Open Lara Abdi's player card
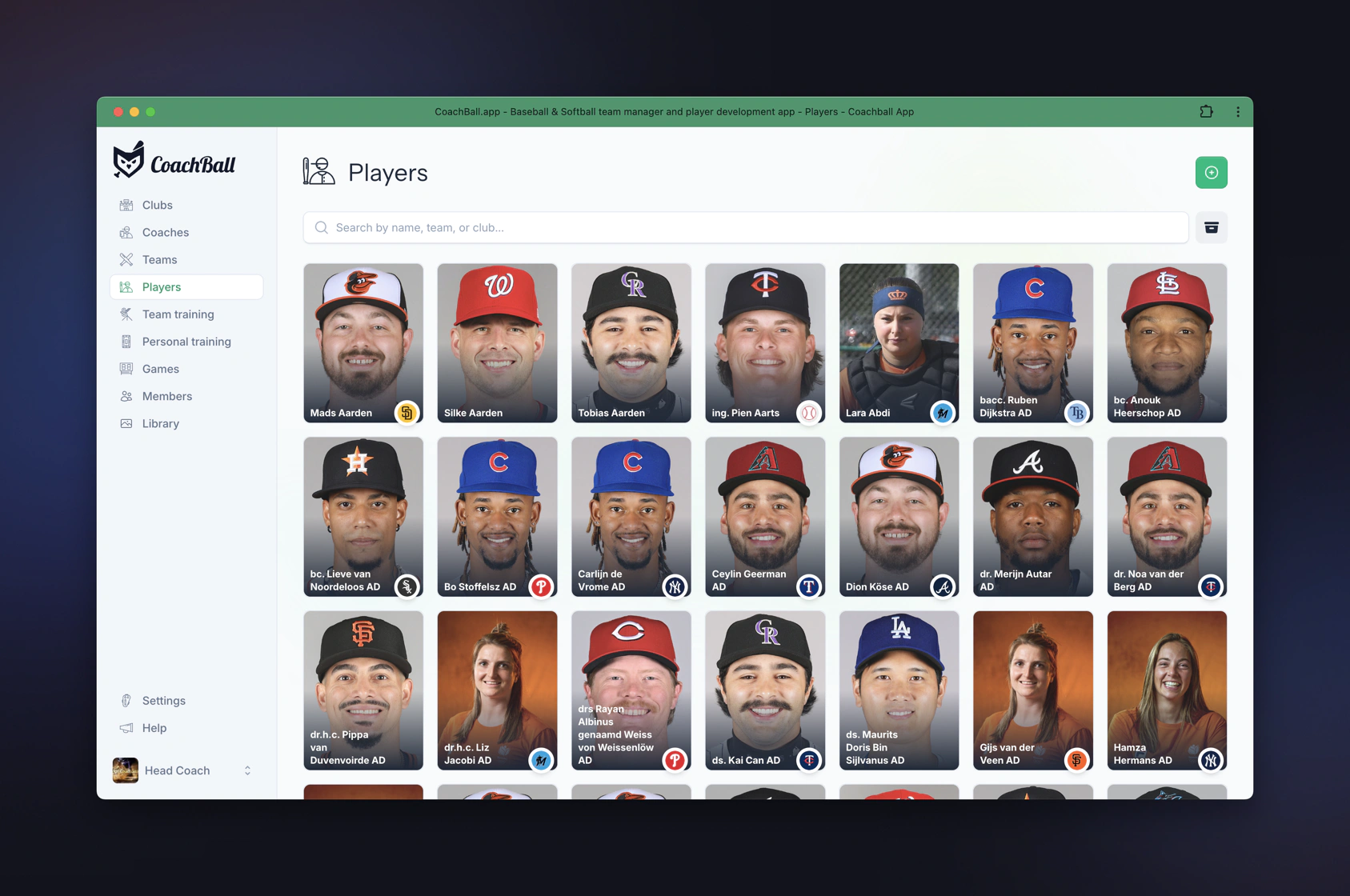 [898, 344]
